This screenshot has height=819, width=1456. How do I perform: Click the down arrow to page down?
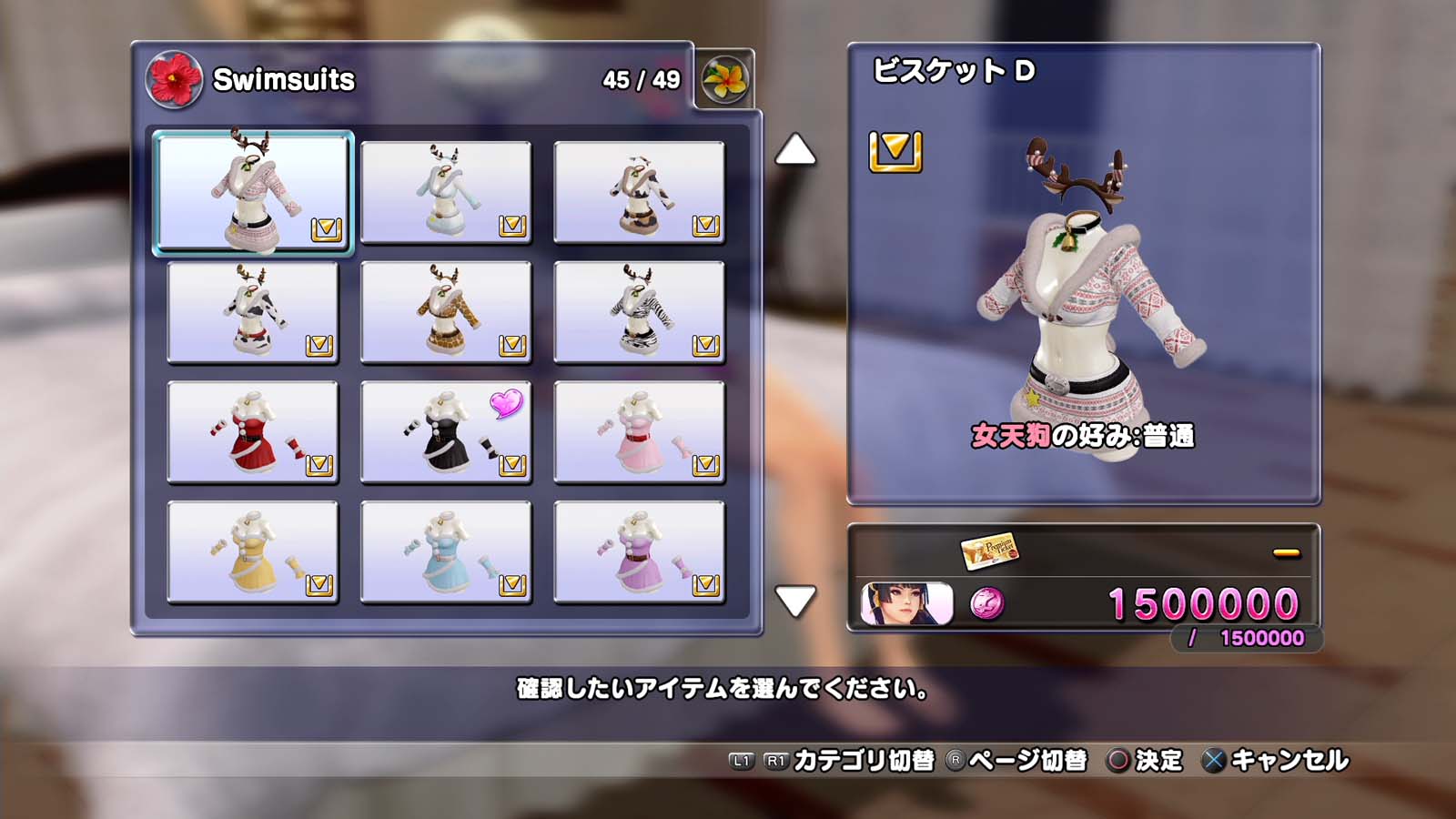coord(794,601)
